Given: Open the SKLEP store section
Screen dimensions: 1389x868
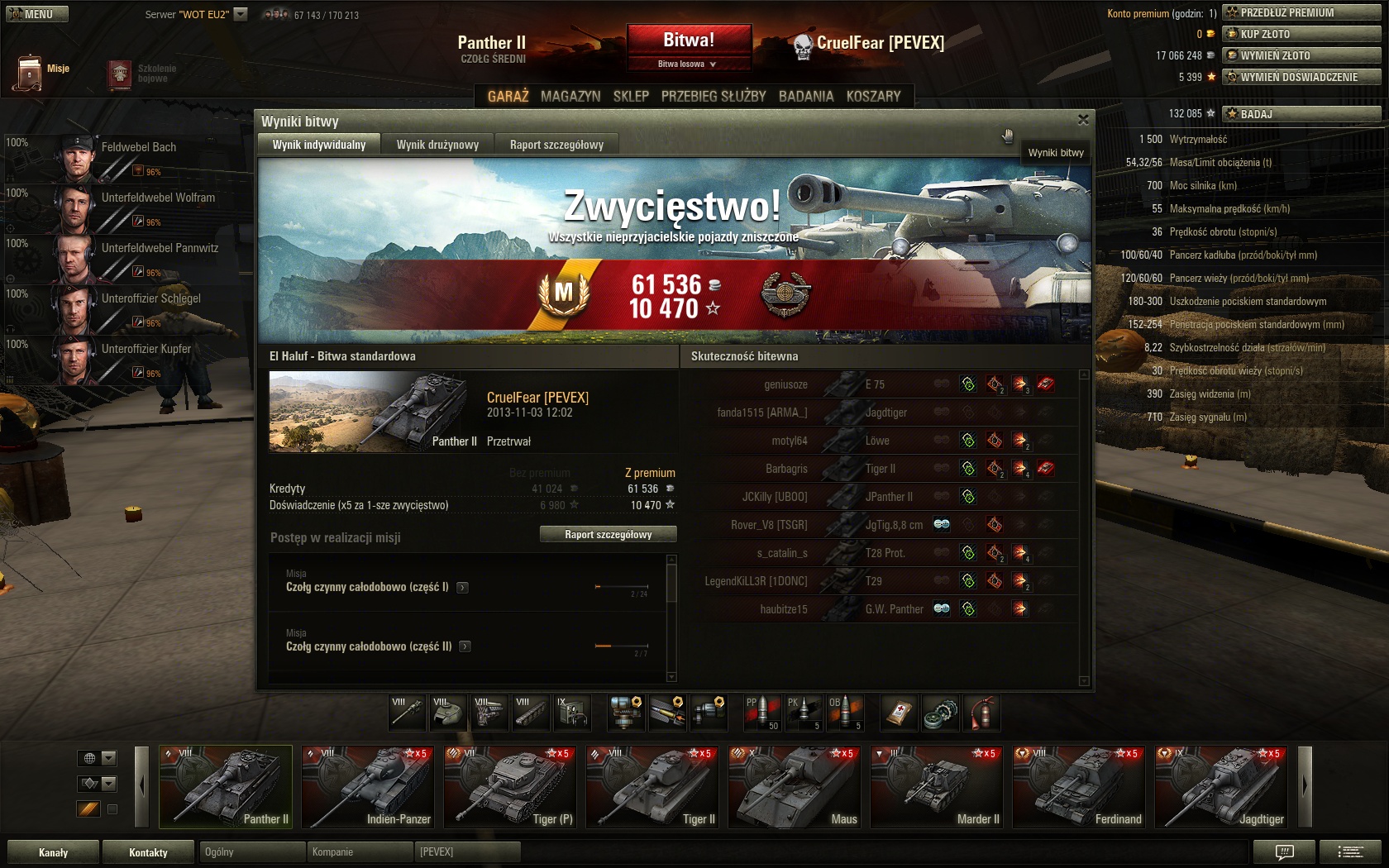Looking at the screenshot, I should tap(631, 96).
